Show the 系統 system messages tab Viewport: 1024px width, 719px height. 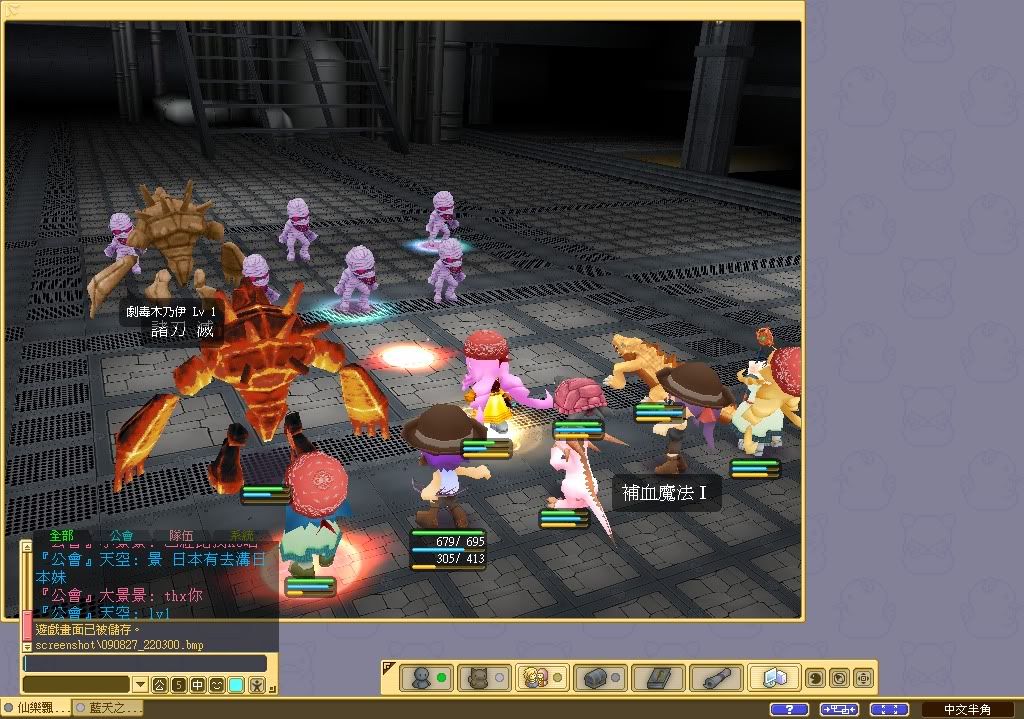click(x=242, y=536)
